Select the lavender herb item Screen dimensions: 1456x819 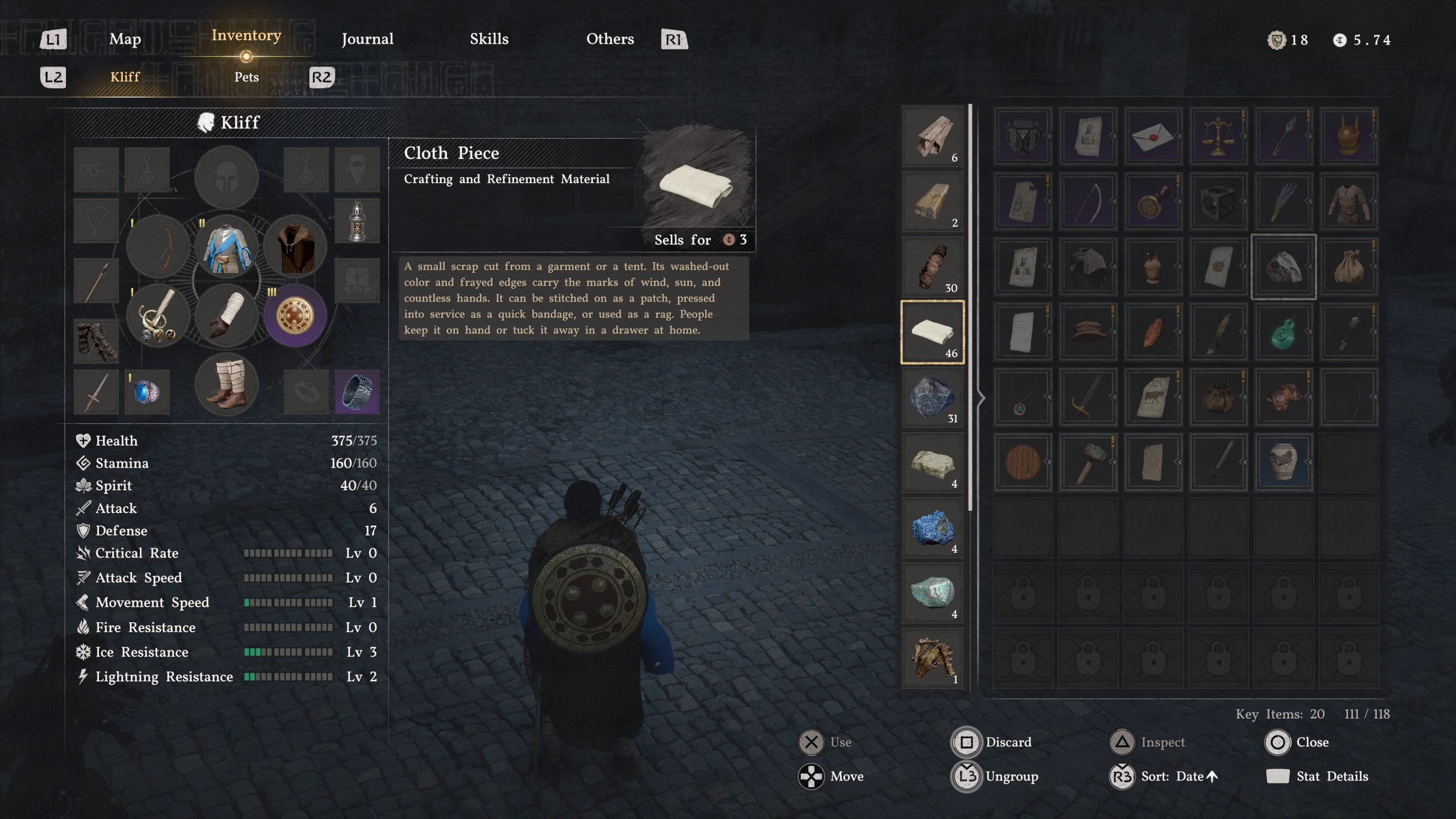click(1283, 202)
